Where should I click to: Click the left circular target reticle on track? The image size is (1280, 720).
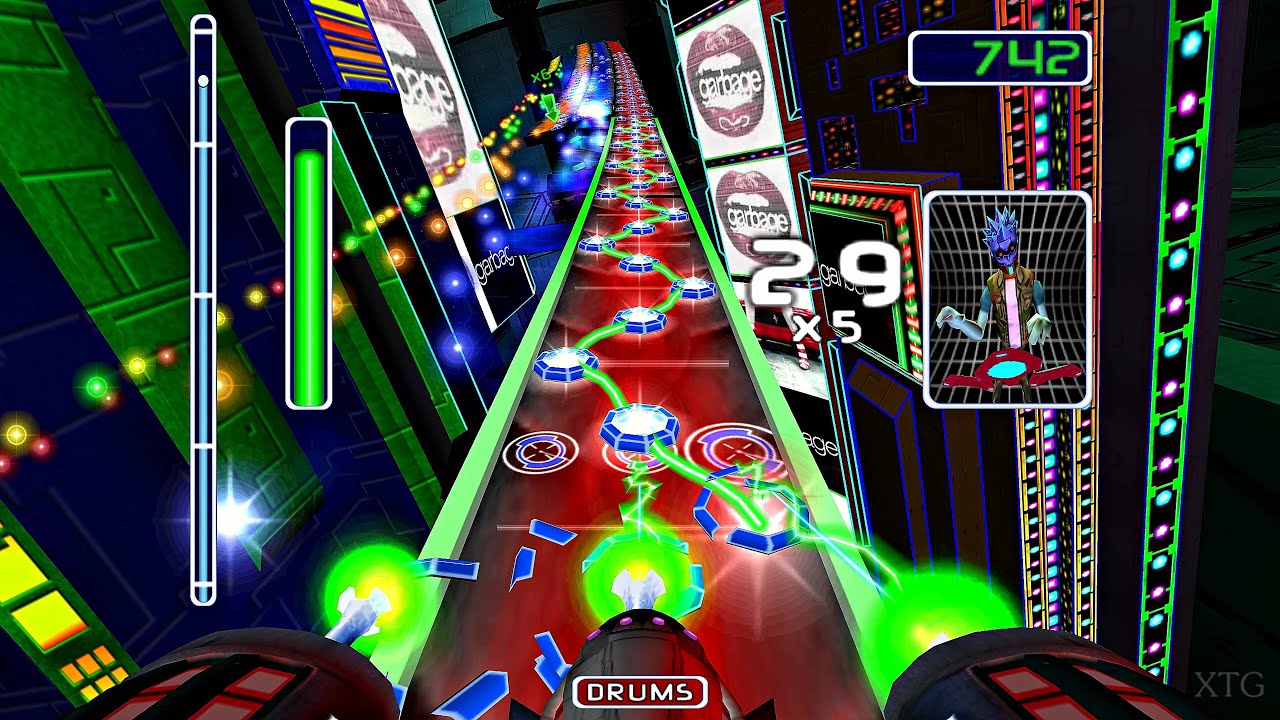click(538, 452)
